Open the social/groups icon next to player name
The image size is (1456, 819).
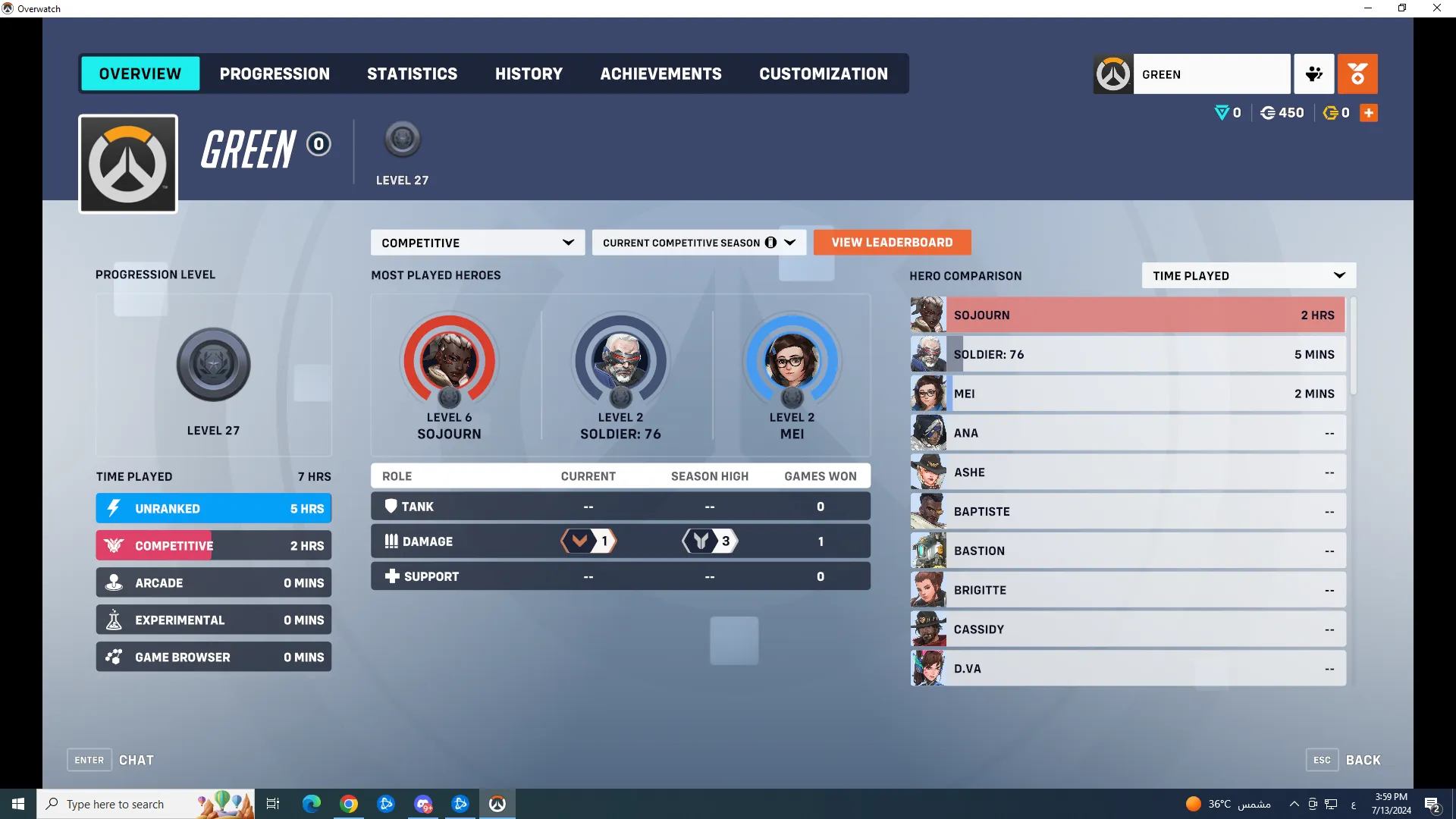click(x=1313, y=74)
